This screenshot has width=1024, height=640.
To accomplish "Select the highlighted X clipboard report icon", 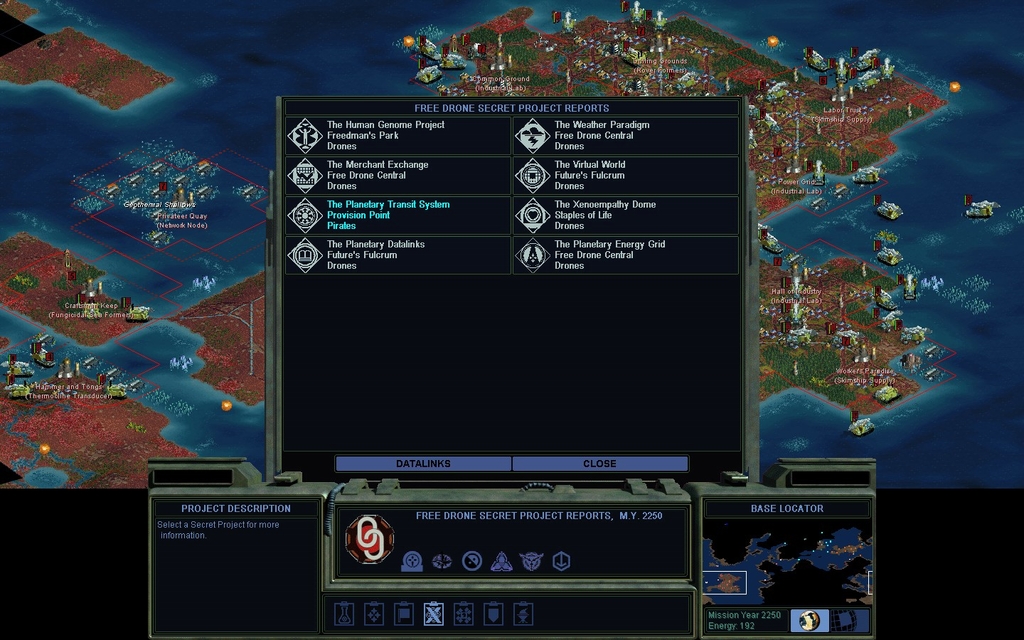I will (433, 613).
